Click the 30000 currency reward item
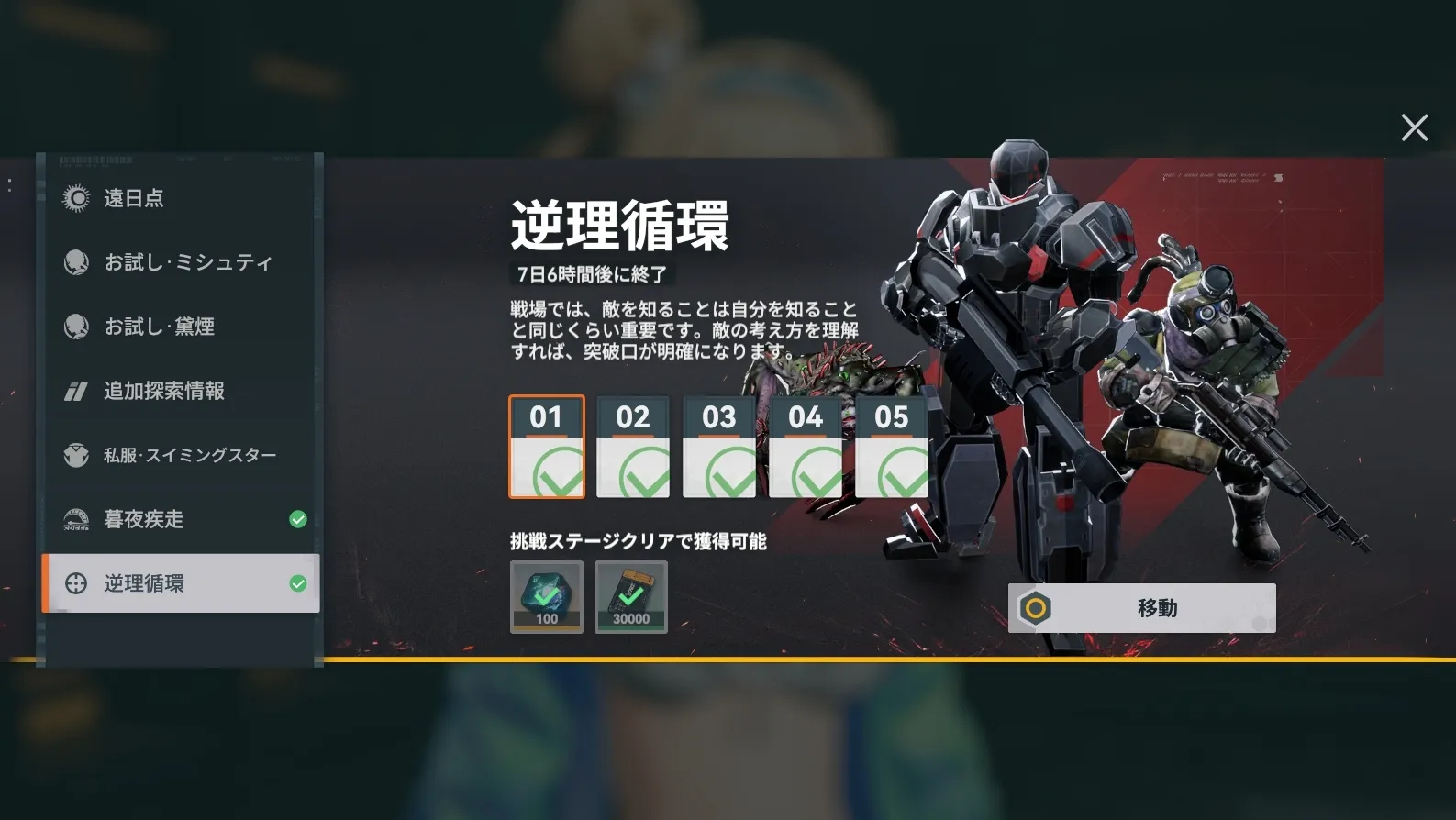Screen dimensions: 1456x820 coord(631,596)
